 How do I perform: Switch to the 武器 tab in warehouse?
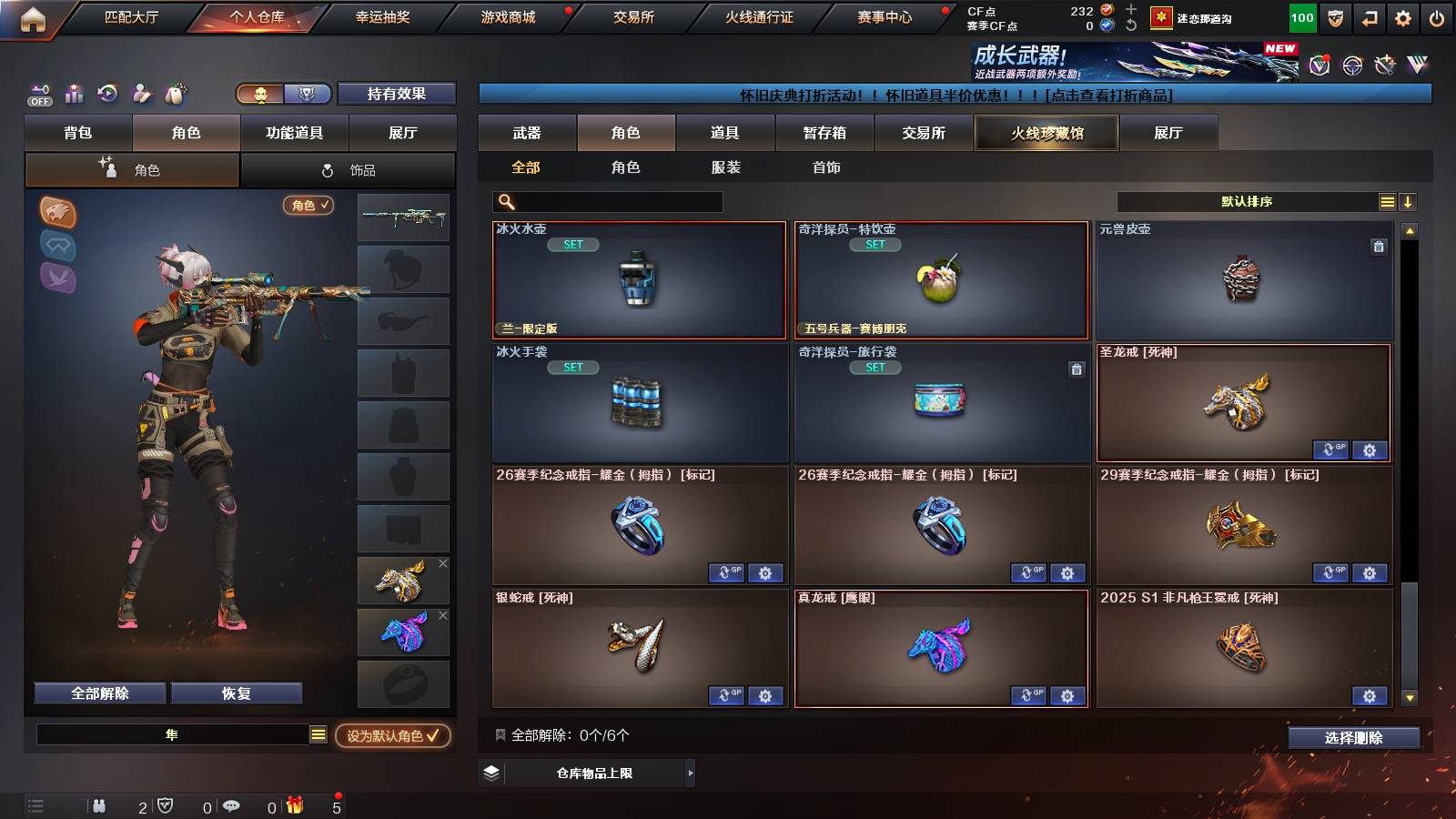coord(528,133)
